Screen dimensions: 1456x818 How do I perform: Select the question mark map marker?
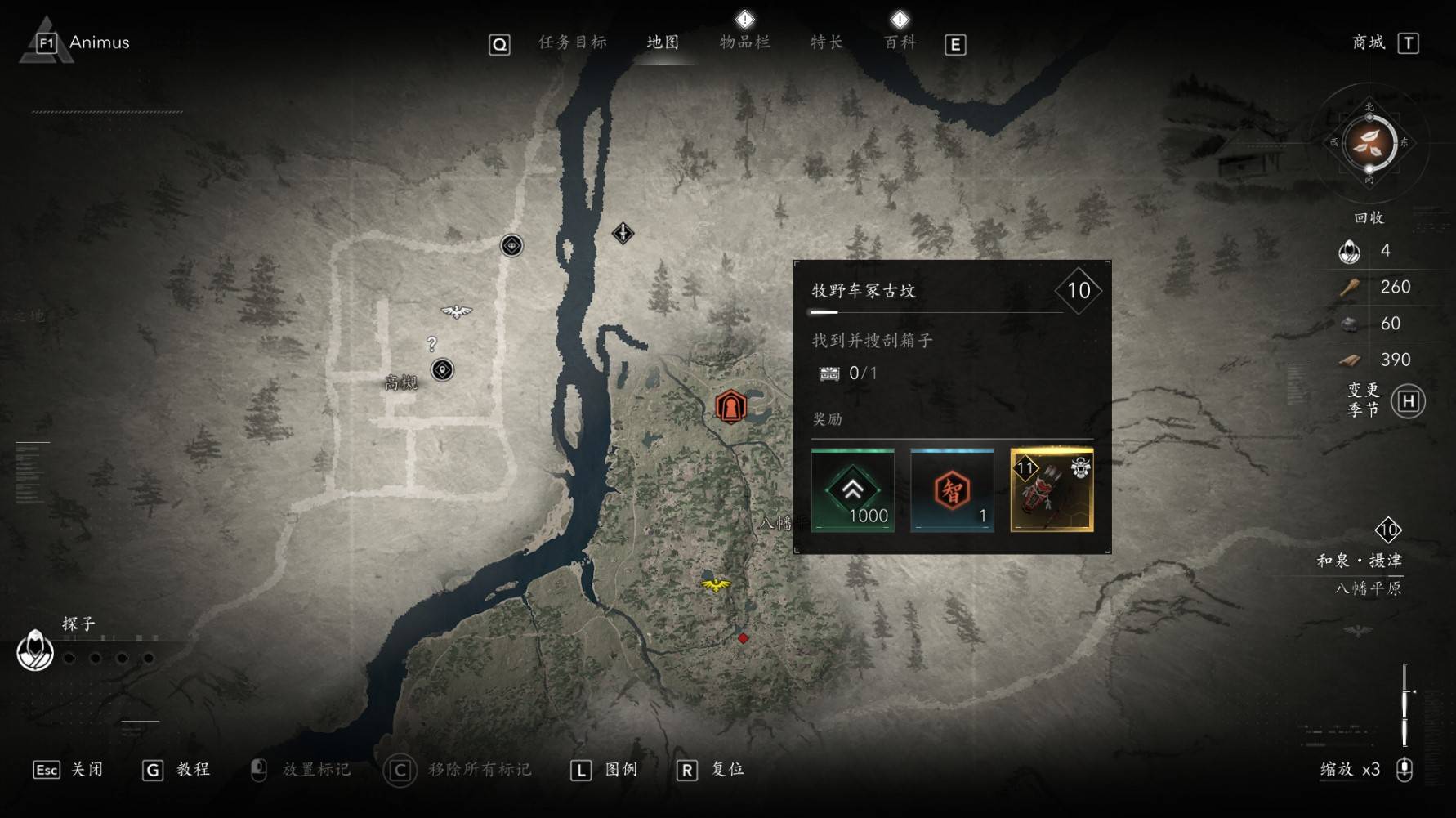[x=431, y=344]
